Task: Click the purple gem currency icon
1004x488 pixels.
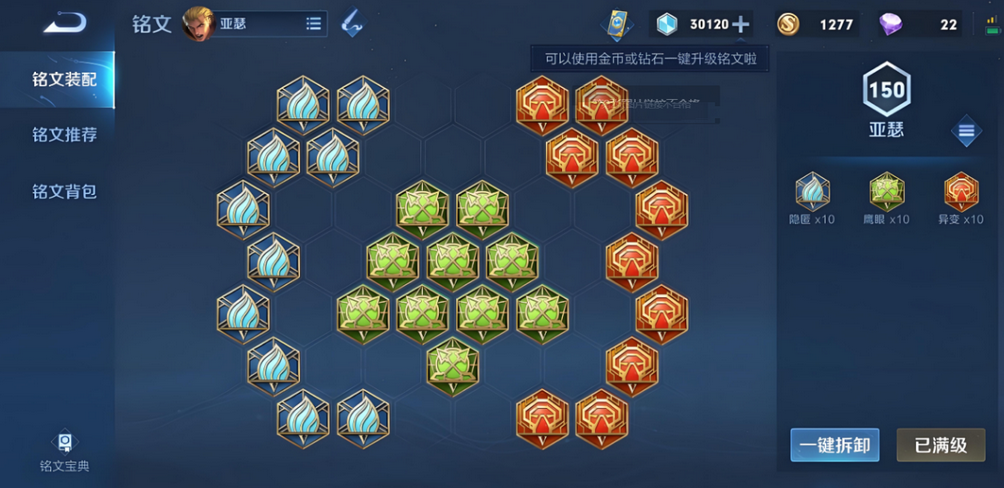Action: point(889,25)
